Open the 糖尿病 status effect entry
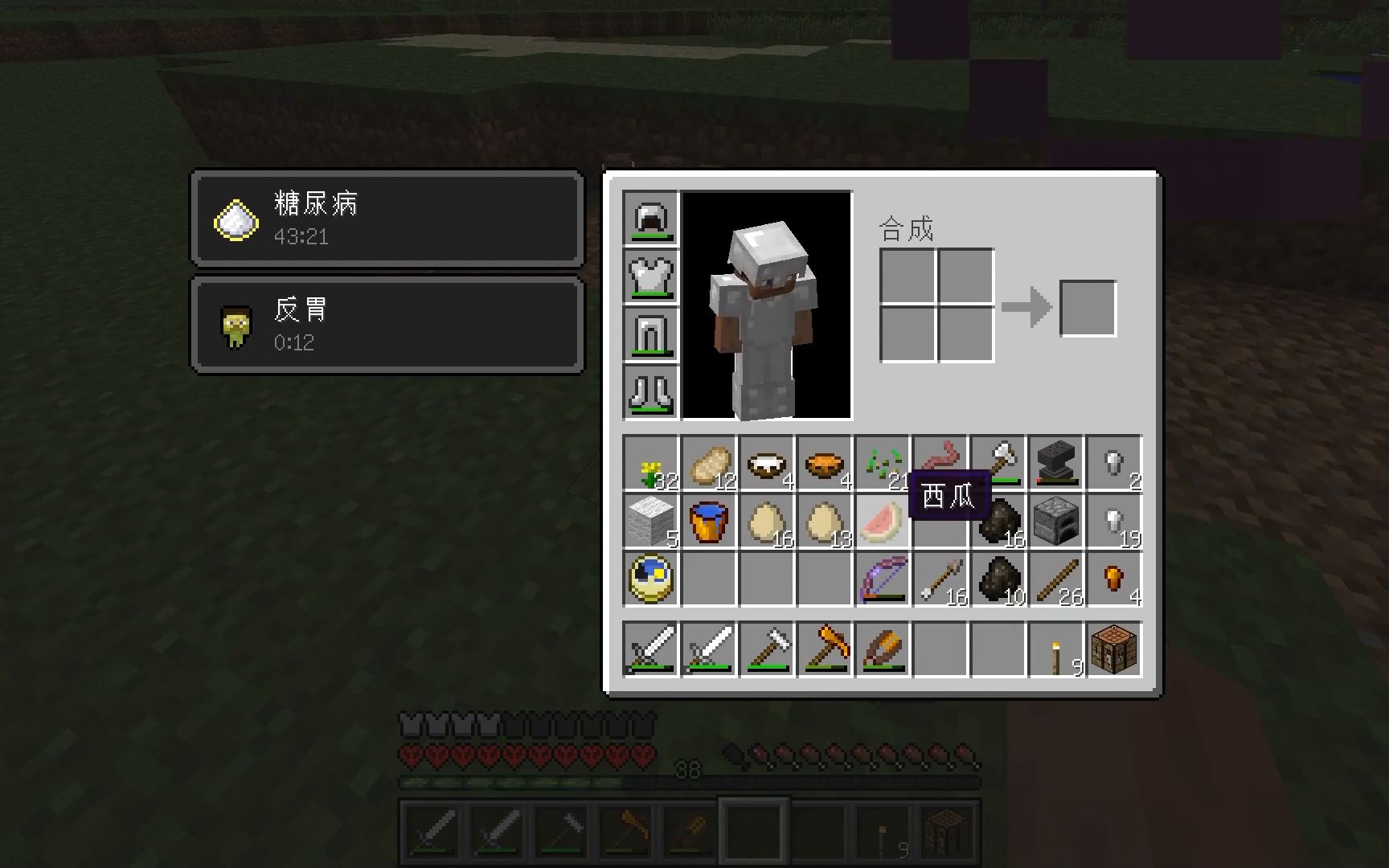 click(x=386, y=219)
